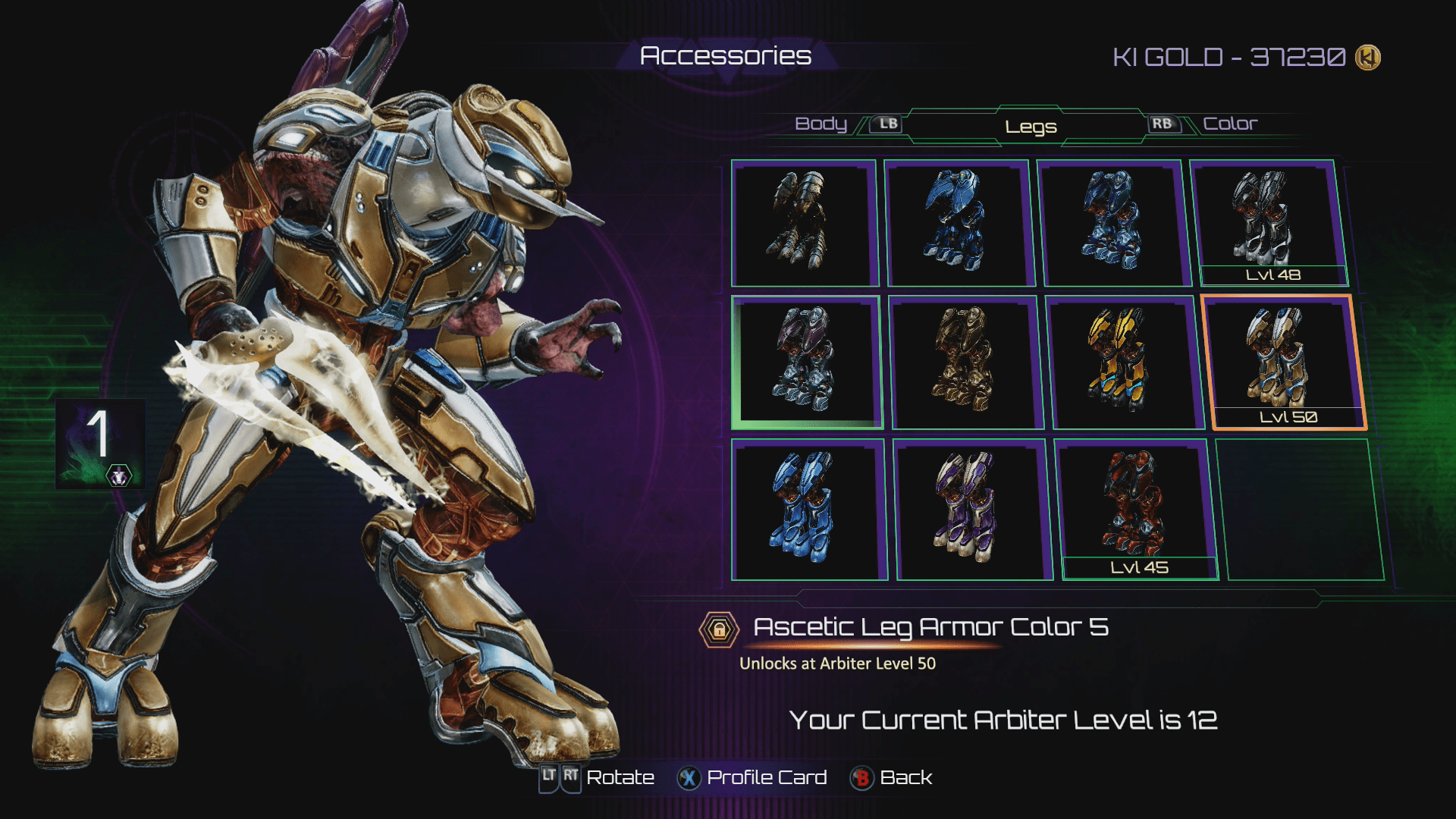Click the player 1 profile emblem

click(x=100, y=444)
